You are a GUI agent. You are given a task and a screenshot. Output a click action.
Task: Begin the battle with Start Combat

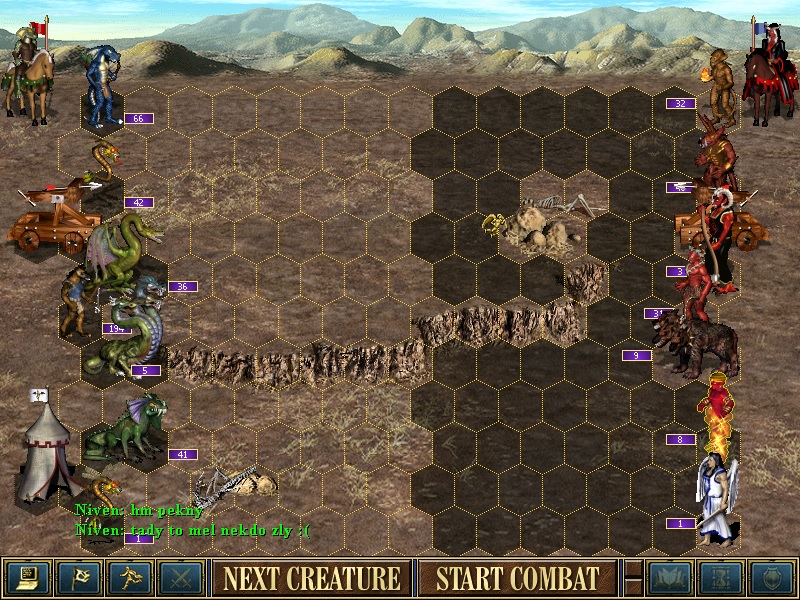click(517, 578)
